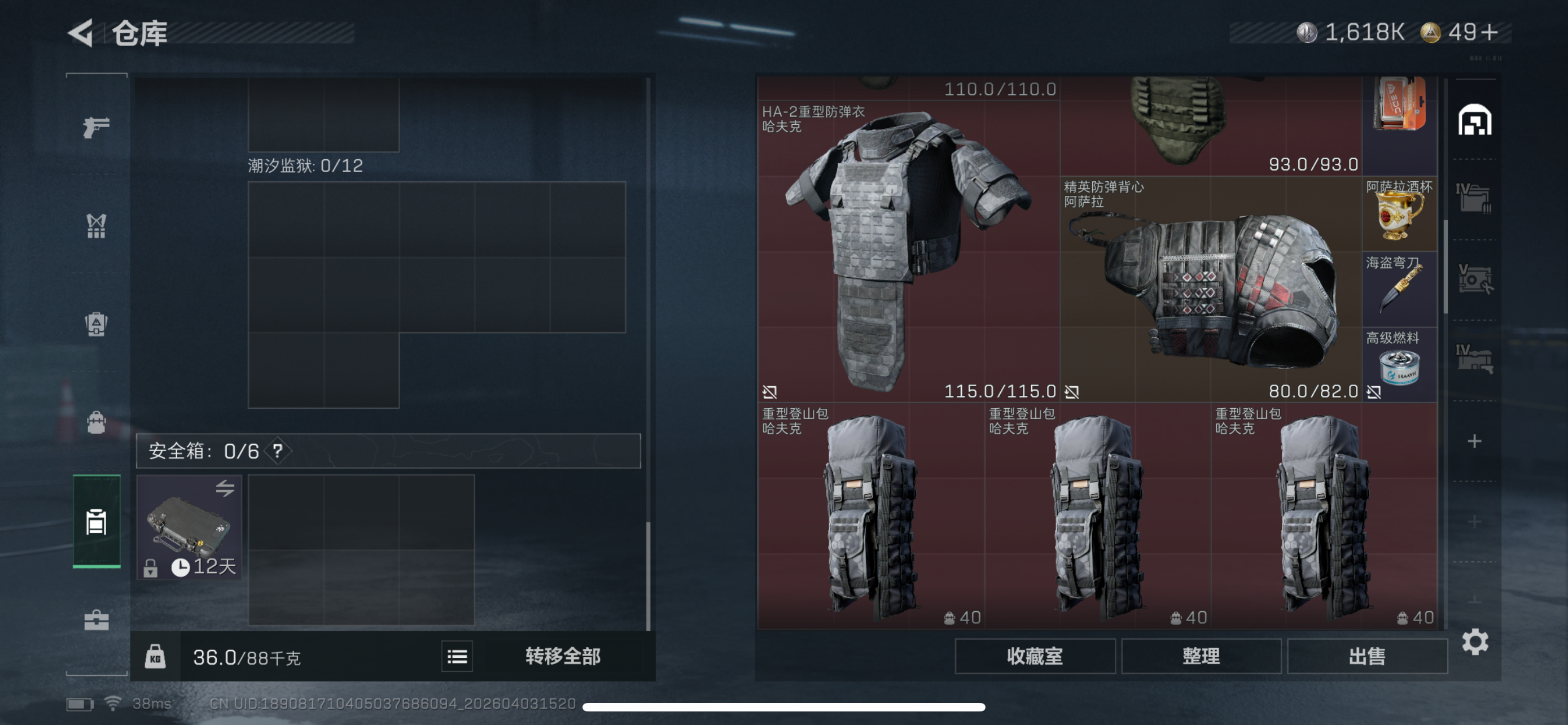Toggle the crossed marker on HA-2重型防弹衣
Viewport: 1568px width, 725px height.
pos(769,392)
